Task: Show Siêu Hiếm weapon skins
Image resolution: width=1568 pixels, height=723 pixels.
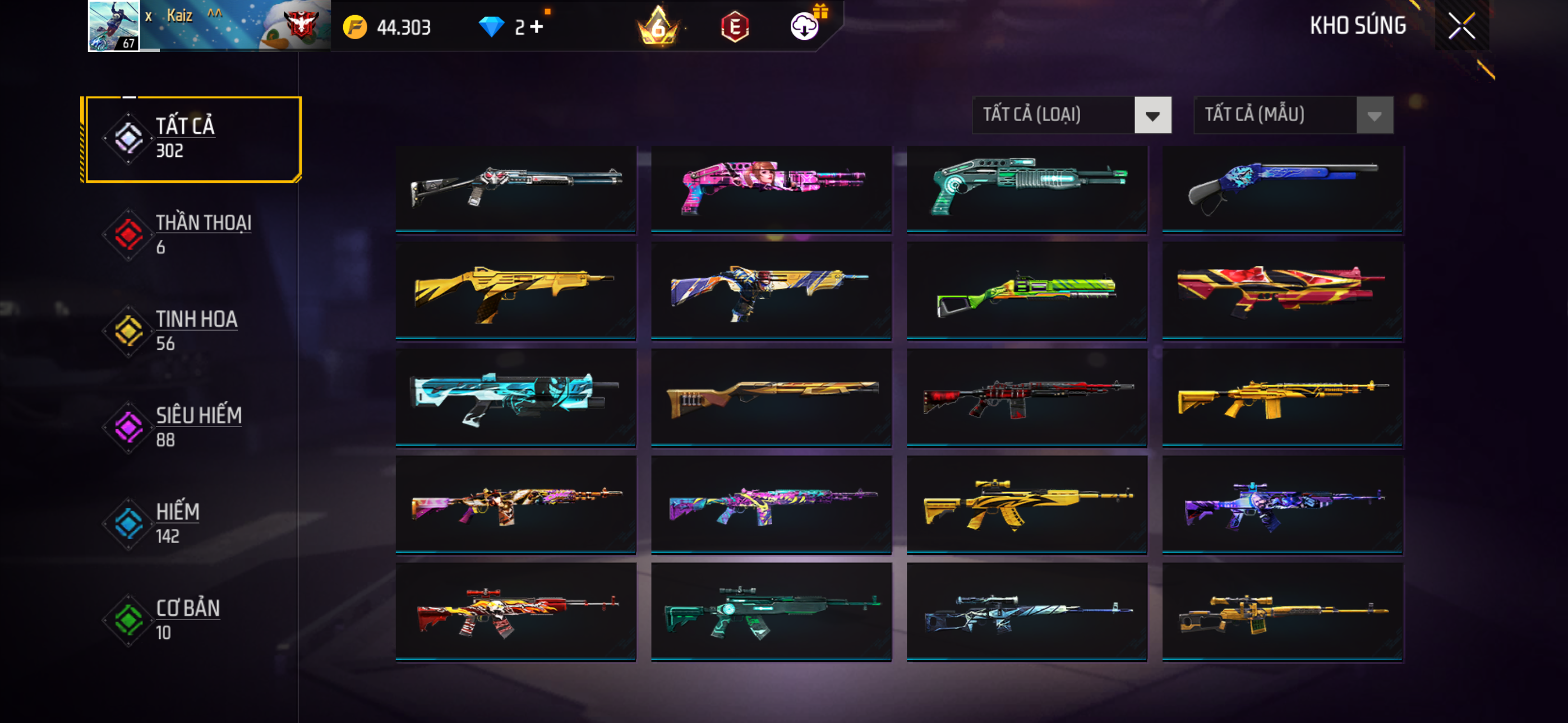Action: click(192, 427)
